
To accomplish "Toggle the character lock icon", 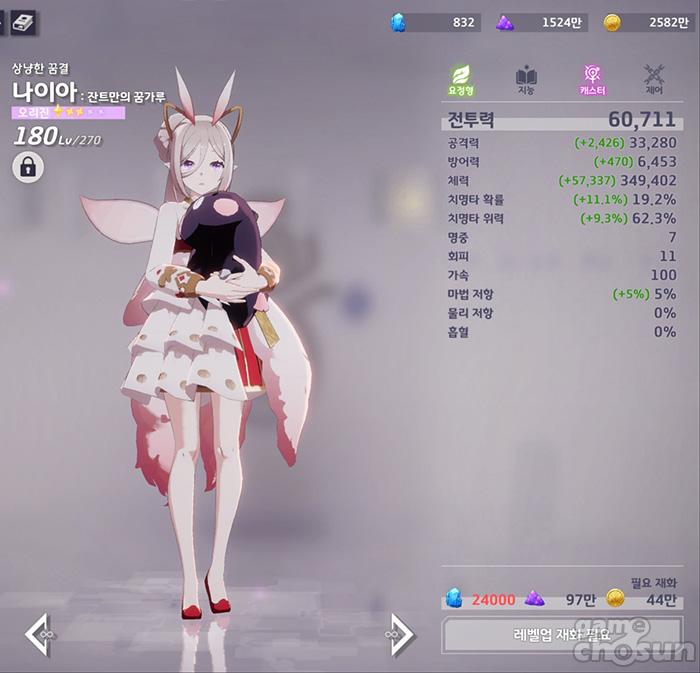I will point(28,167).
